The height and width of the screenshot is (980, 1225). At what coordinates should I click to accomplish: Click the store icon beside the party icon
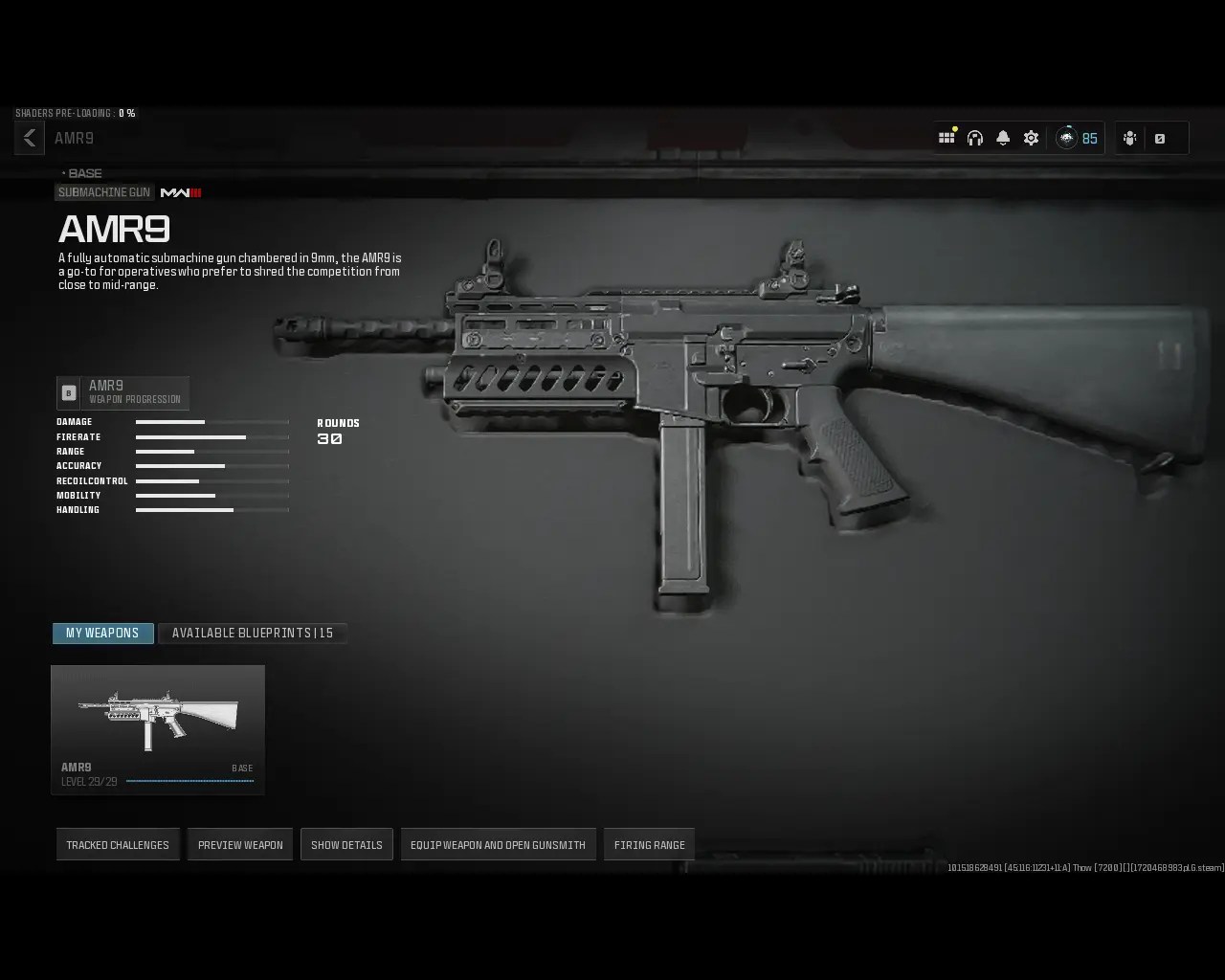[1162, 138]
